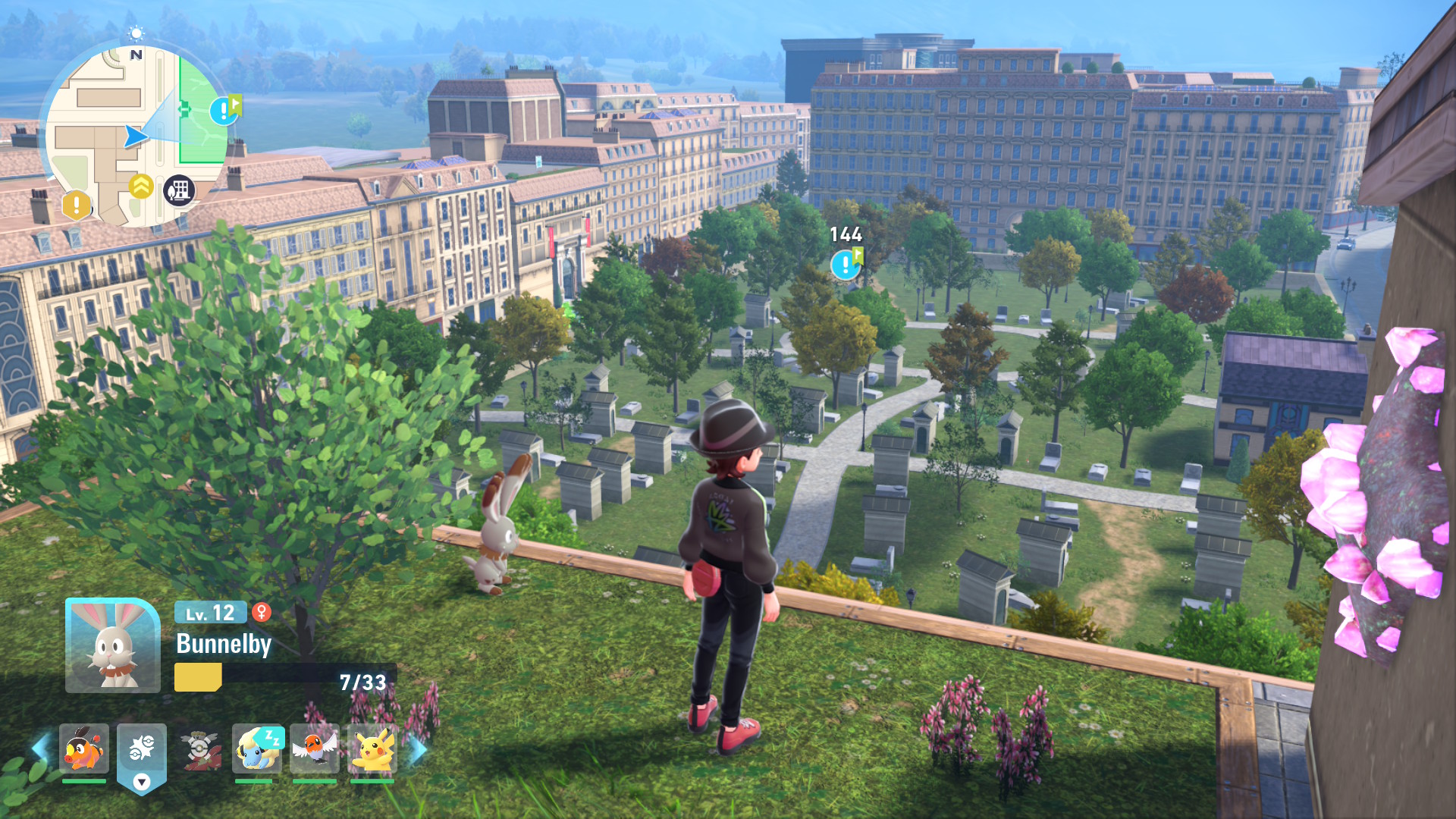
Task: Click the yellow hexagon exclamation marker
Action: (76, 205)
